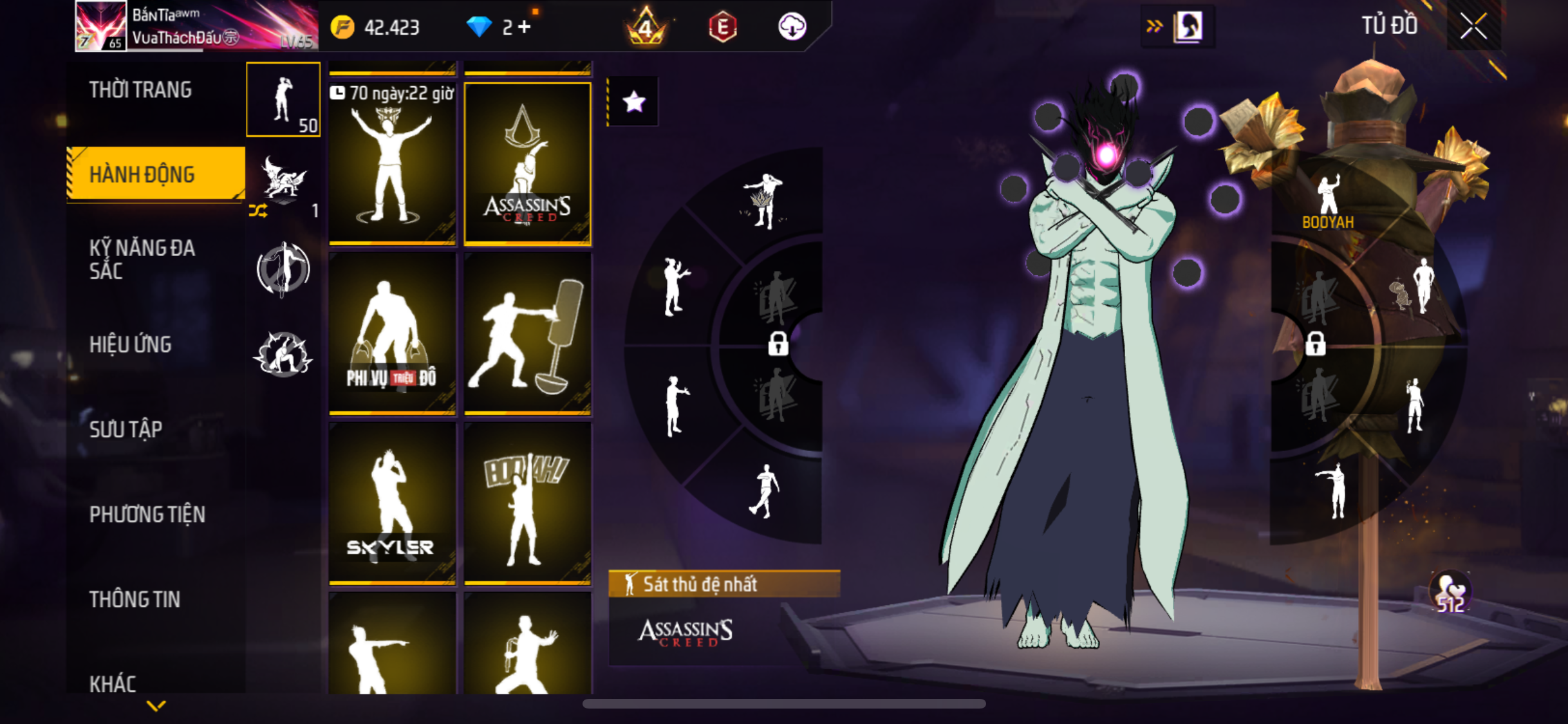The width and height of the screenshot is (1568, 724).
Task: Close the wardrobe with the X button
Action: tap(1473, 26)
